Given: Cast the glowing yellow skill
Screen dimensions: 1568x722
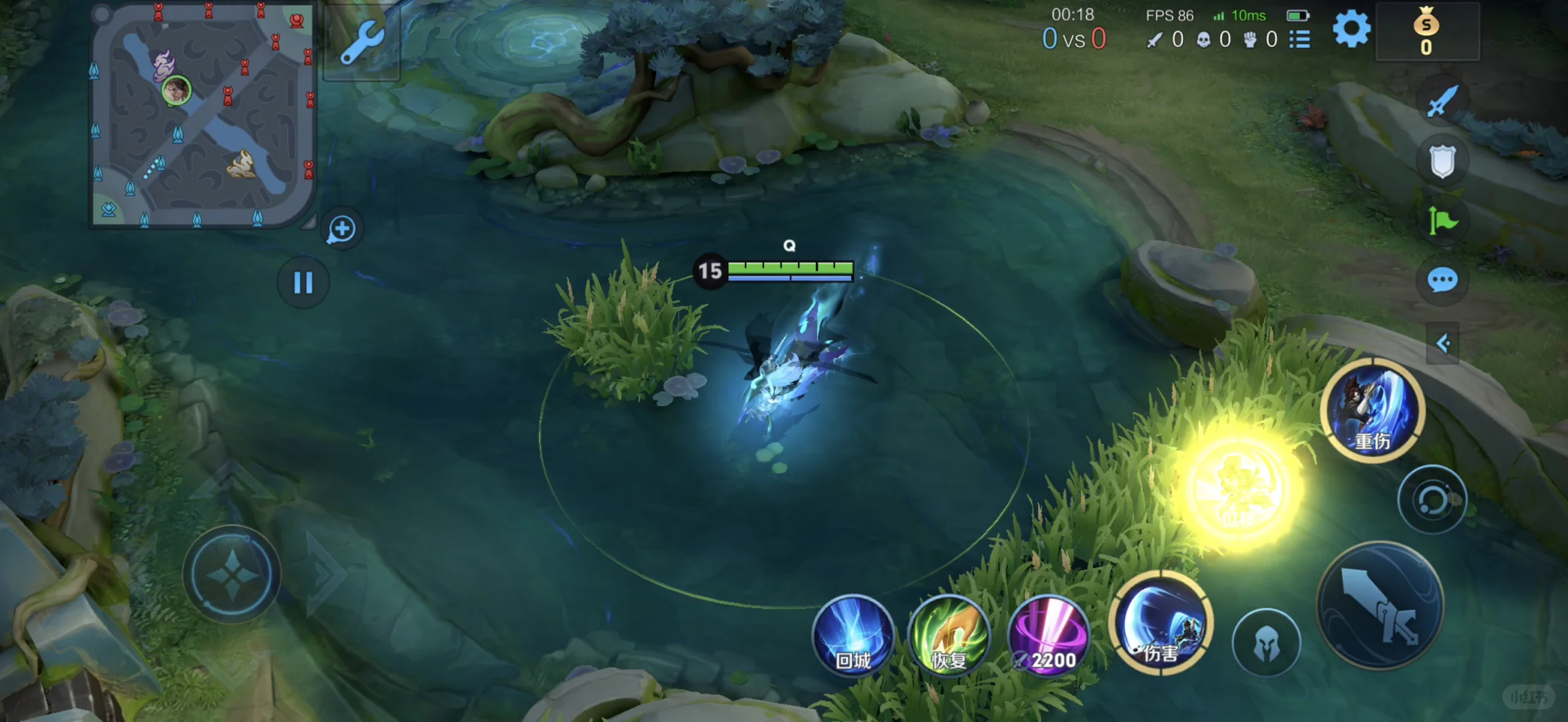Looking at the screenshot, I should [x=1239, y=490].
